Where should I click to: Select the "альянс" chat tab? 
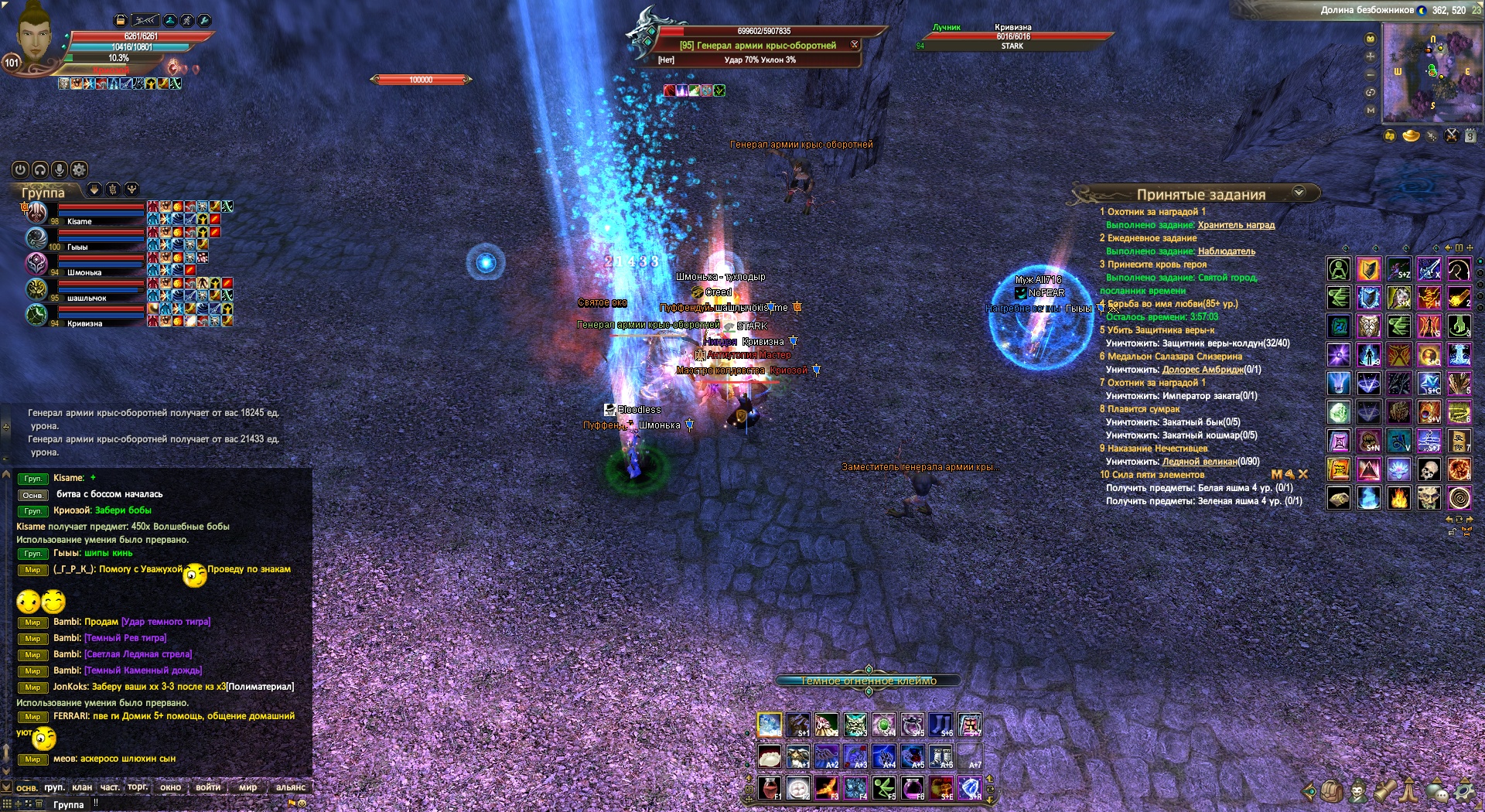(291, 787)
